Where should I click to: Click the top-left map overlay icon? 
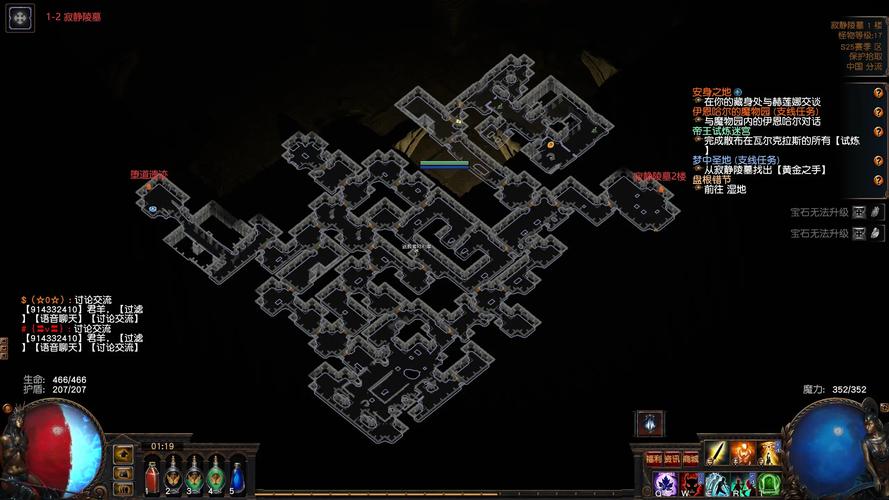coord(20,18)
